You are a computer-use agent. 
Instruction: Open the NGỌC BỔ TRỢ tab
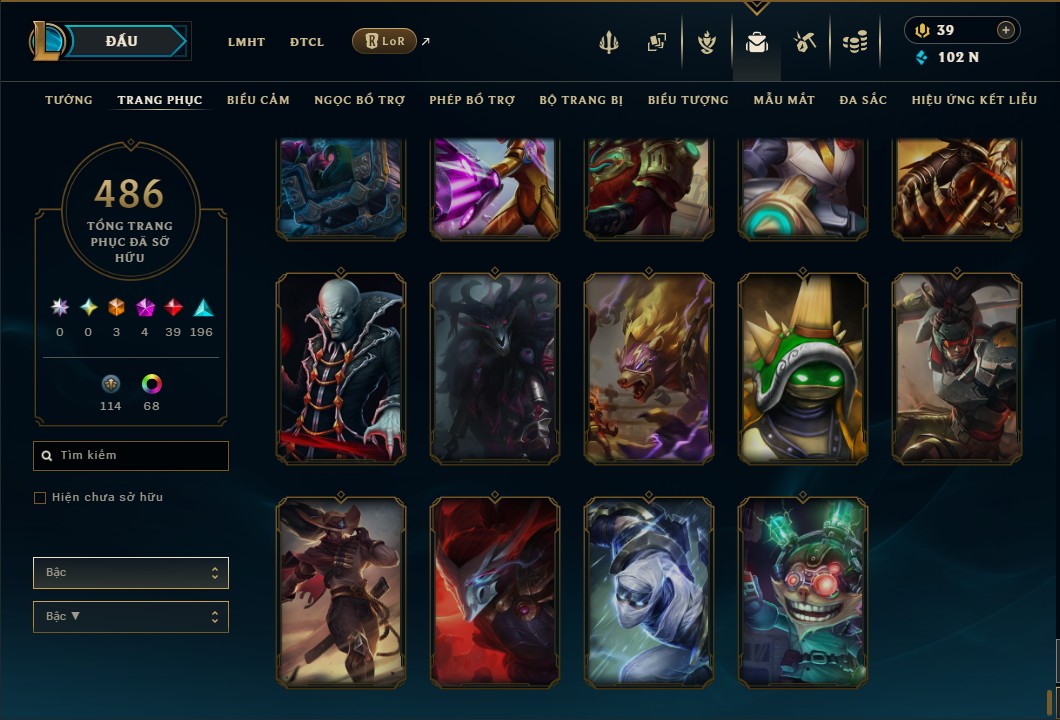click(x=359, y=100)
